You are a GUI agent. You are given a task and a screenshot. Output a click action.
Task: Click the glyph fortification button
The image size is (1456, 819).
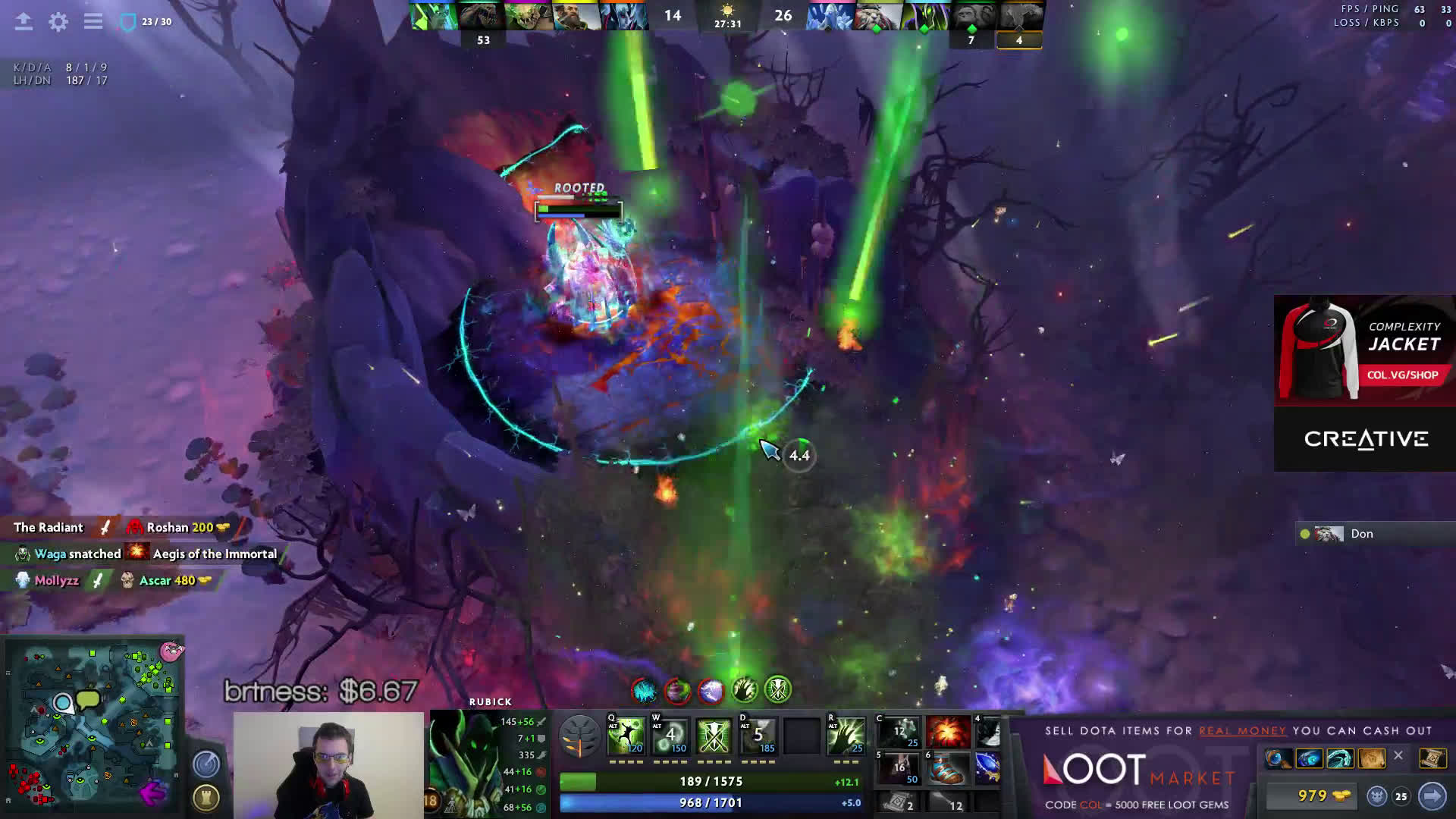pyautogui.click(x=206, y=796)
